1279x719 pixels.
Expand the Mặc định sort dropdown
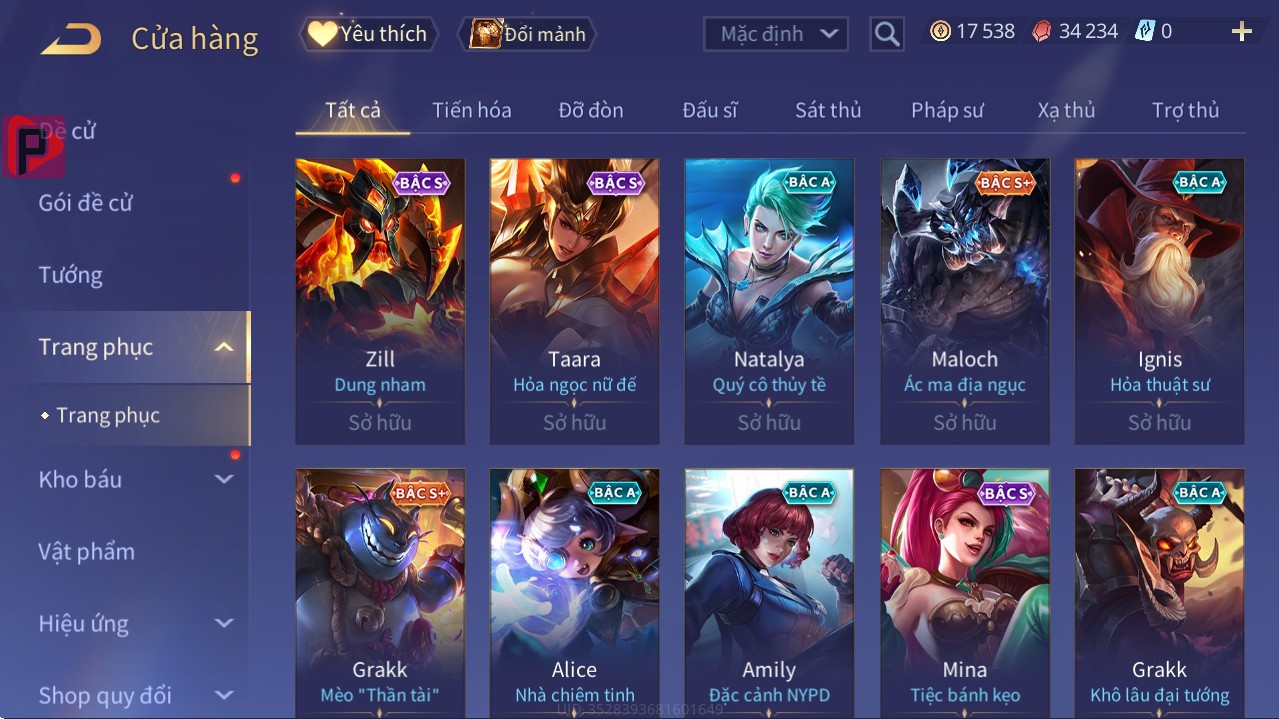tap(775, 34)
